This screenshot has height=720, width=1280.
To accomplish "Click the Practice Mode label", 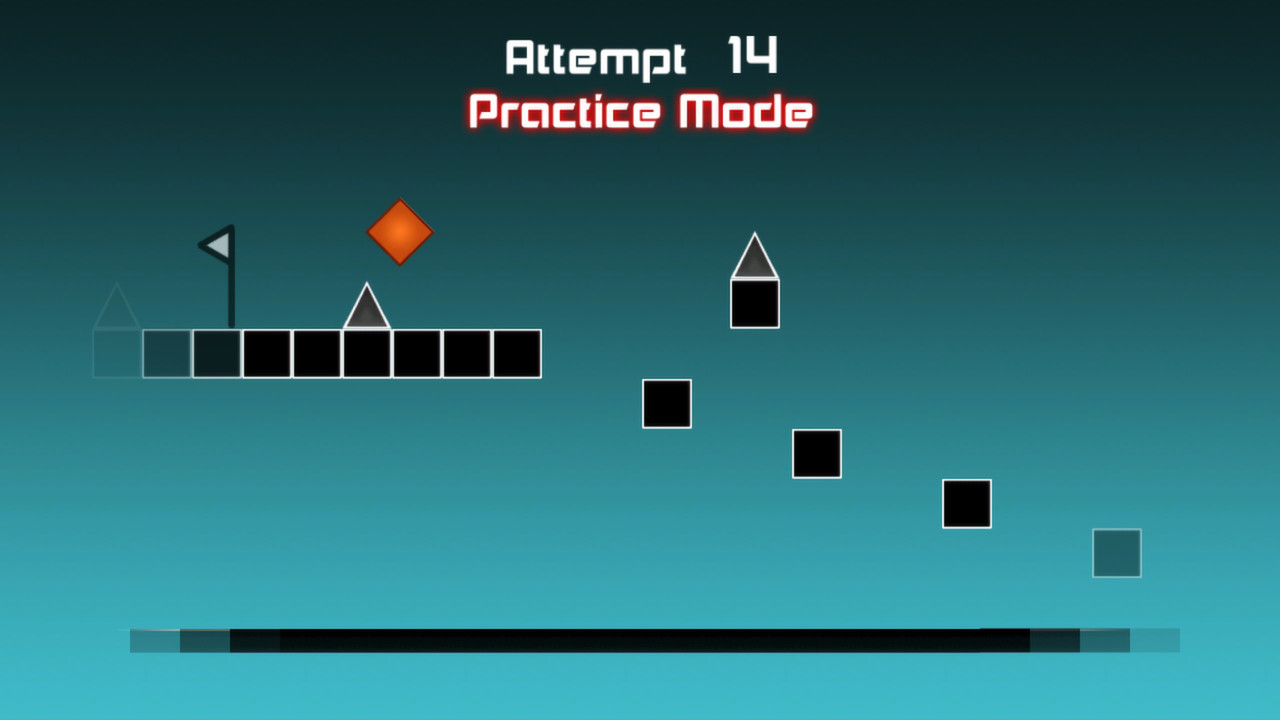I will 639,112.
